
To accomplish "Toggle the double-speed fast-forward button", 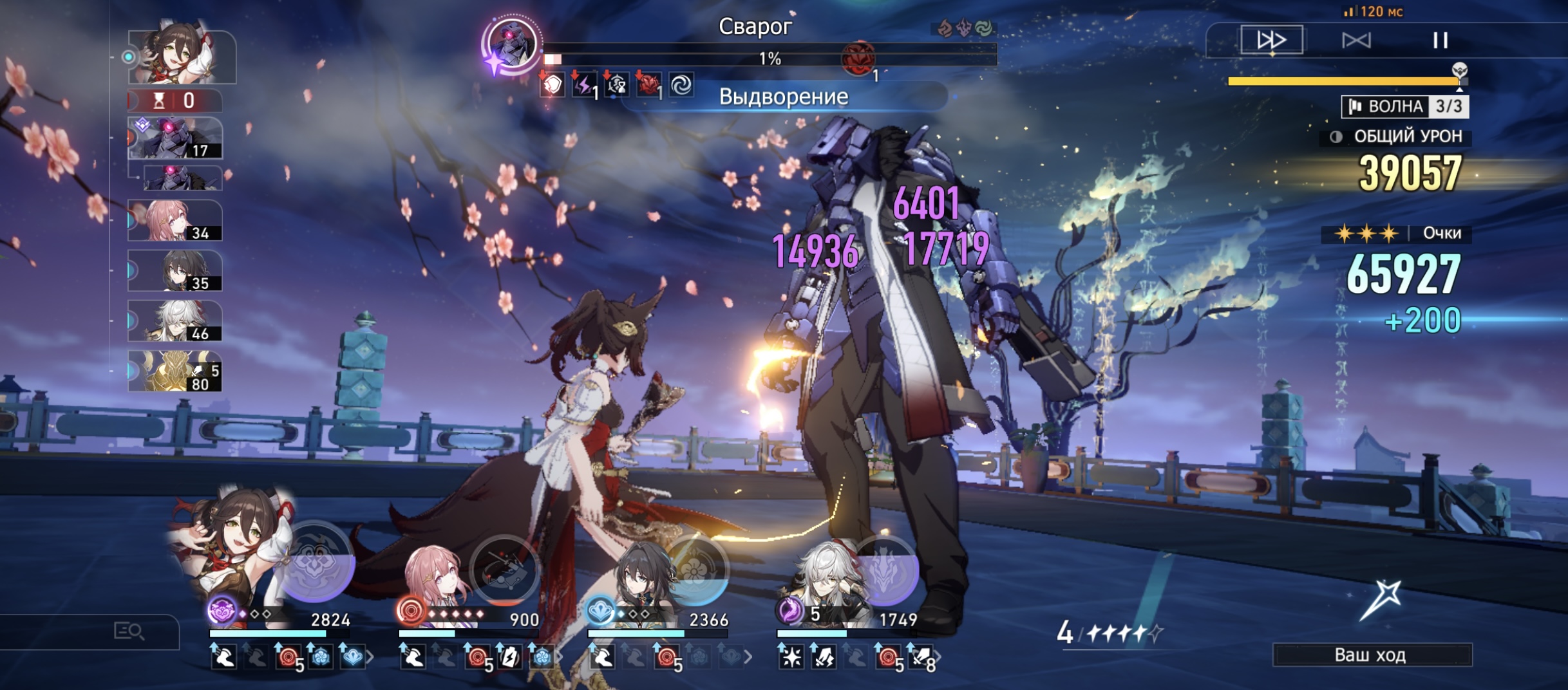I will pos(1271,40).
